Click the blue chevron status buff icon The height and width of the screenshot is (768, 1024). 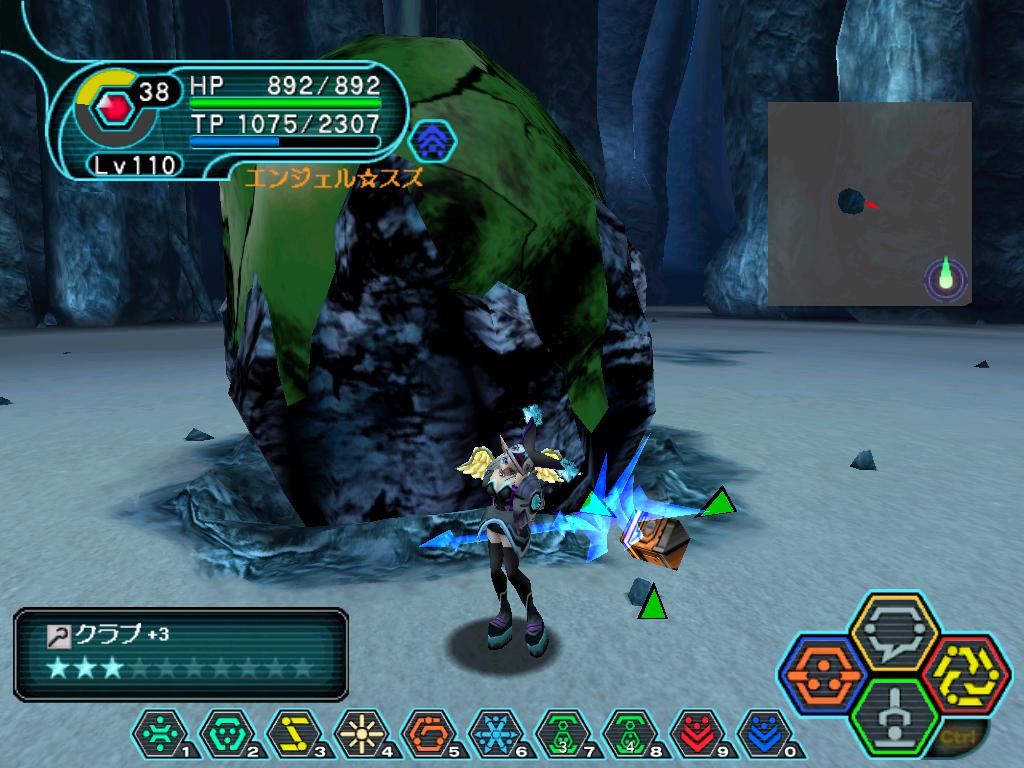point(432,141)
